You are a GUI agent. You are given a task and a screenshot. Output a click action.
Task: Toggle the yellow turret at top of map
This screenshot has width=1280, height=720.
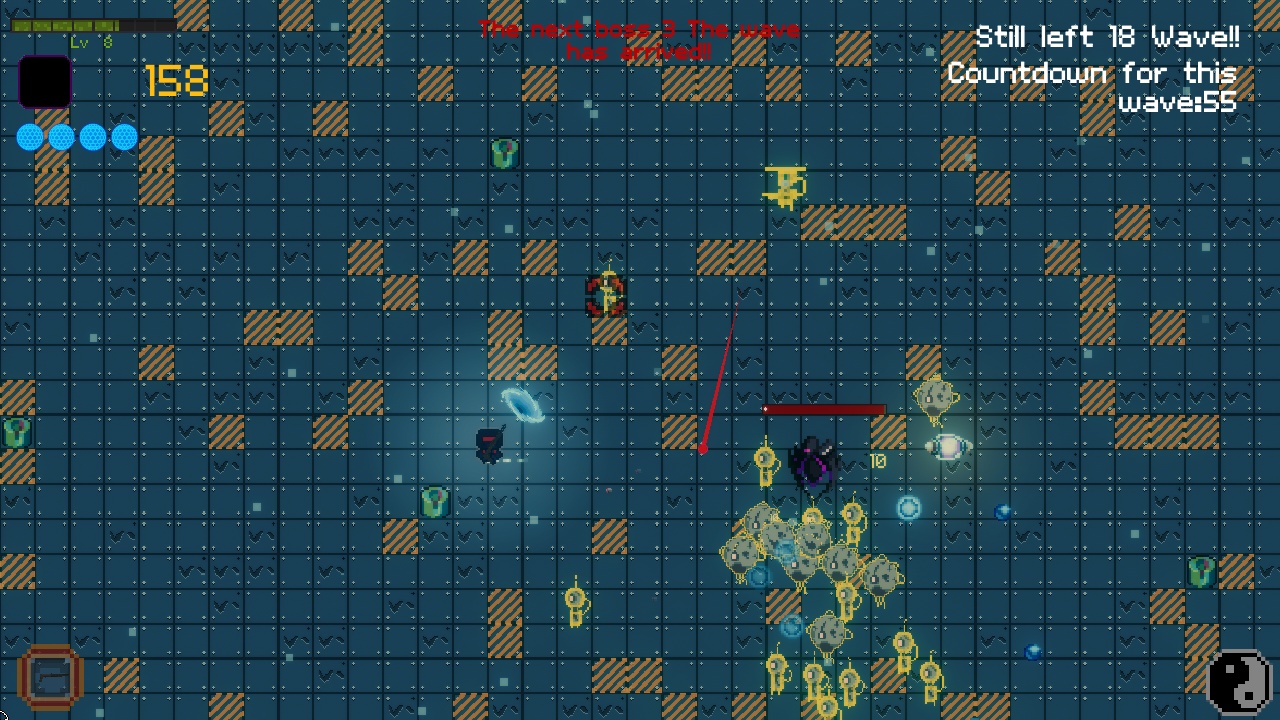tap(785, 186)
